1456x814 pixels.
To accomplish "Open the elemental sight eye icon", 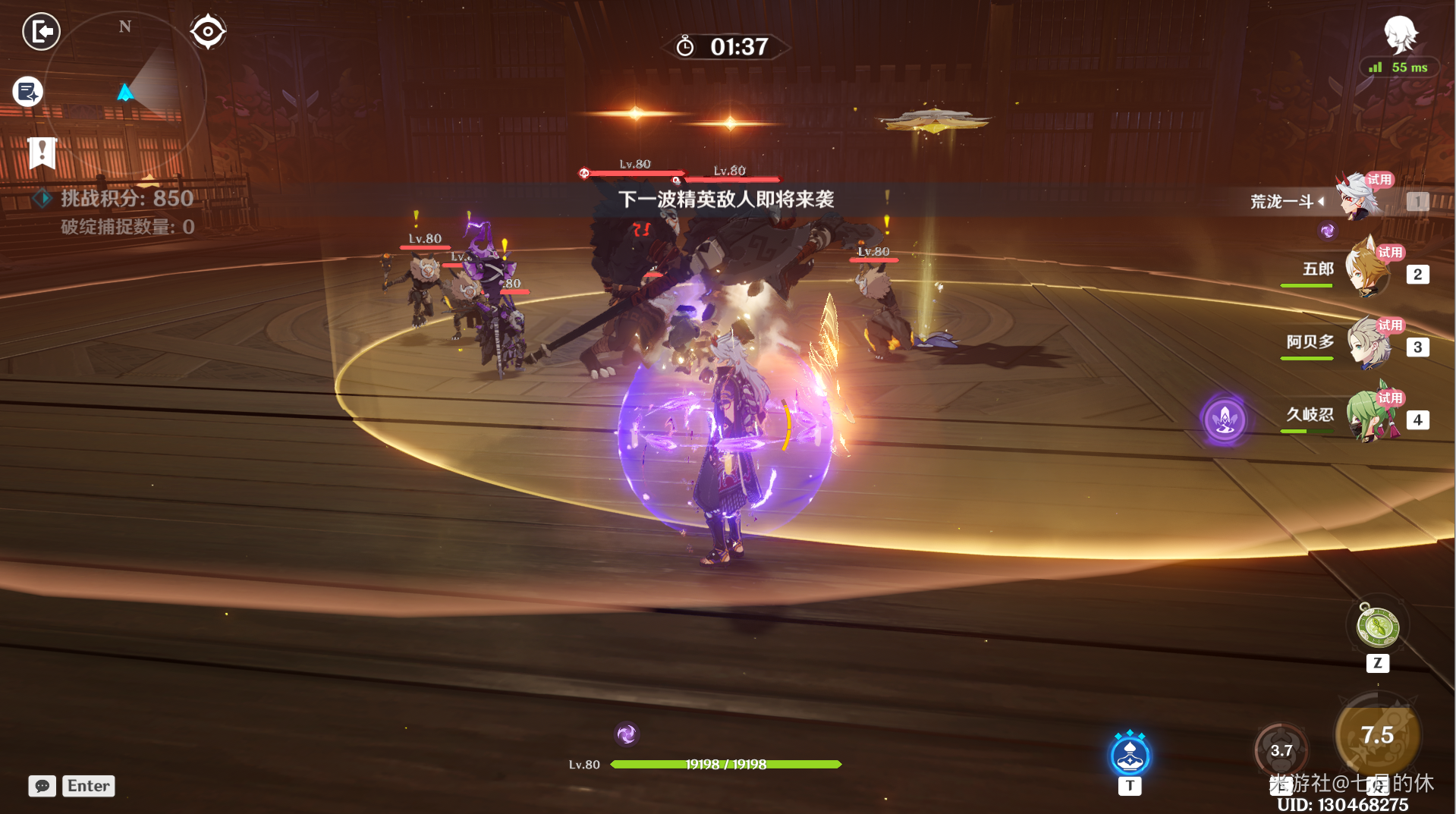I will click(208, 32).
